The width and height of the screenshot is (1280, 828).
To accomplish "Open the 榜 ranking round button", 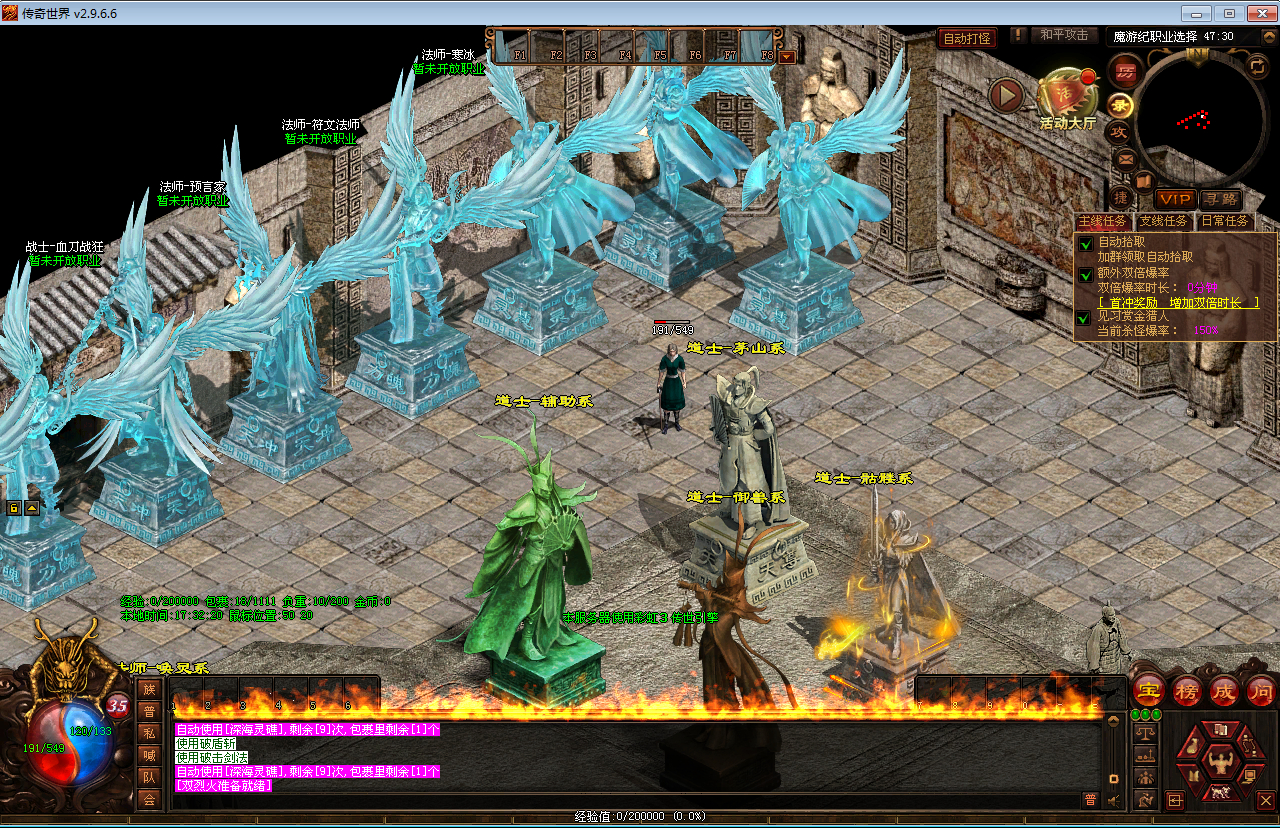I will coord(1186,691).
